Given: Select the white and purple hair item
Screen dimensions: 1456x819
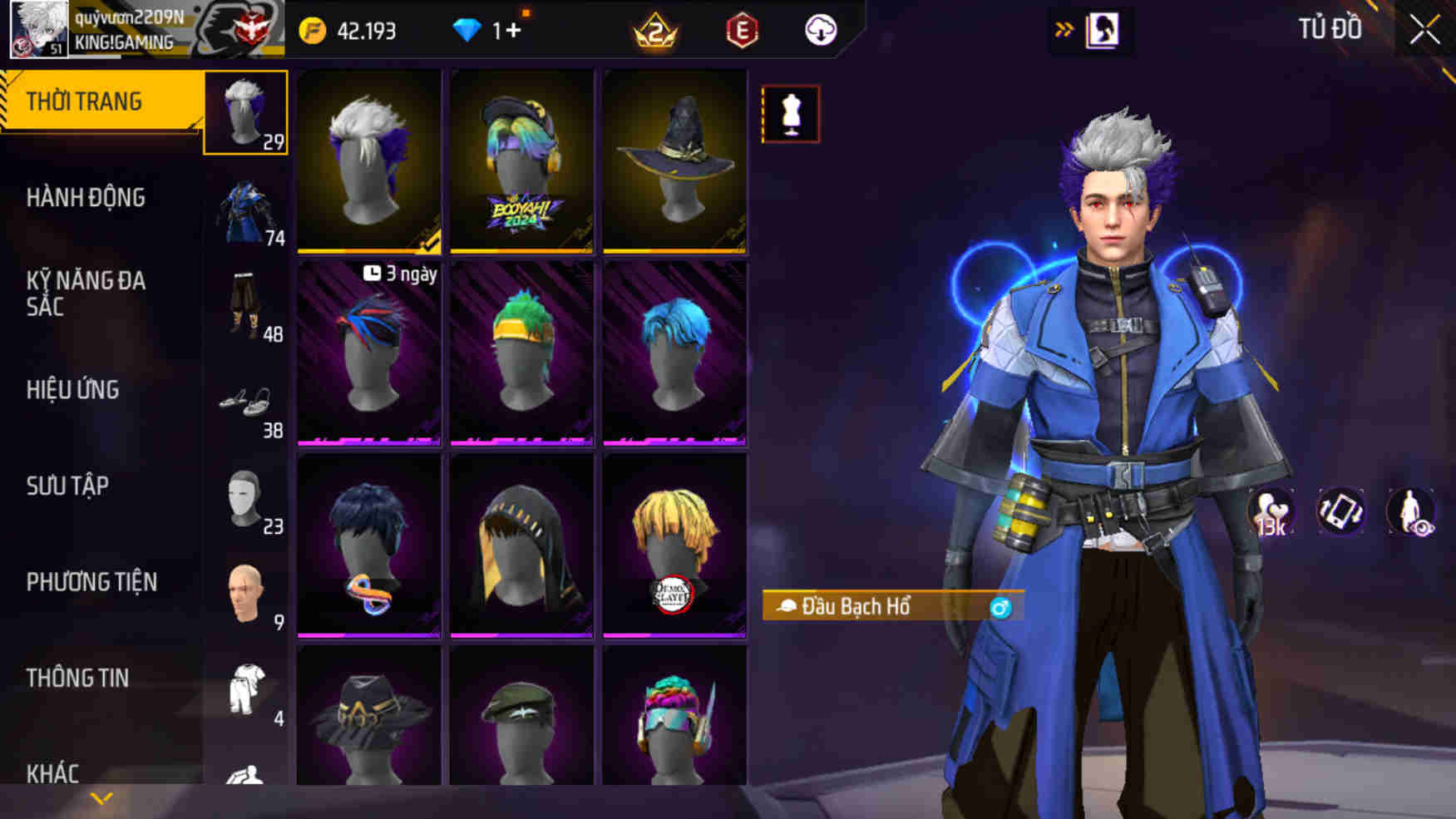Looking at the screenshot, I should pos(369,160).
